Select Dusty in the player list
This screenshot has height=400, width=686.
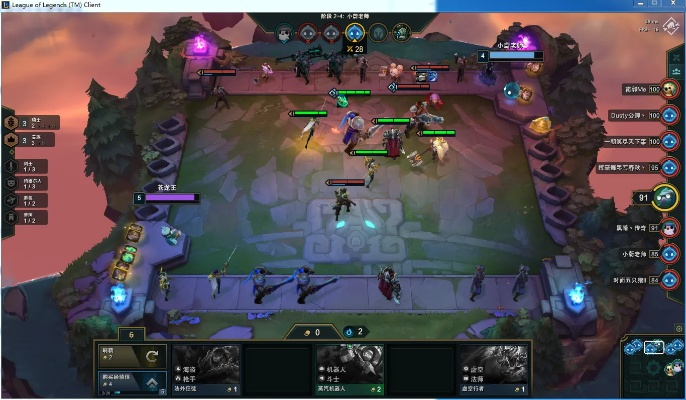(x=667, y=115)
